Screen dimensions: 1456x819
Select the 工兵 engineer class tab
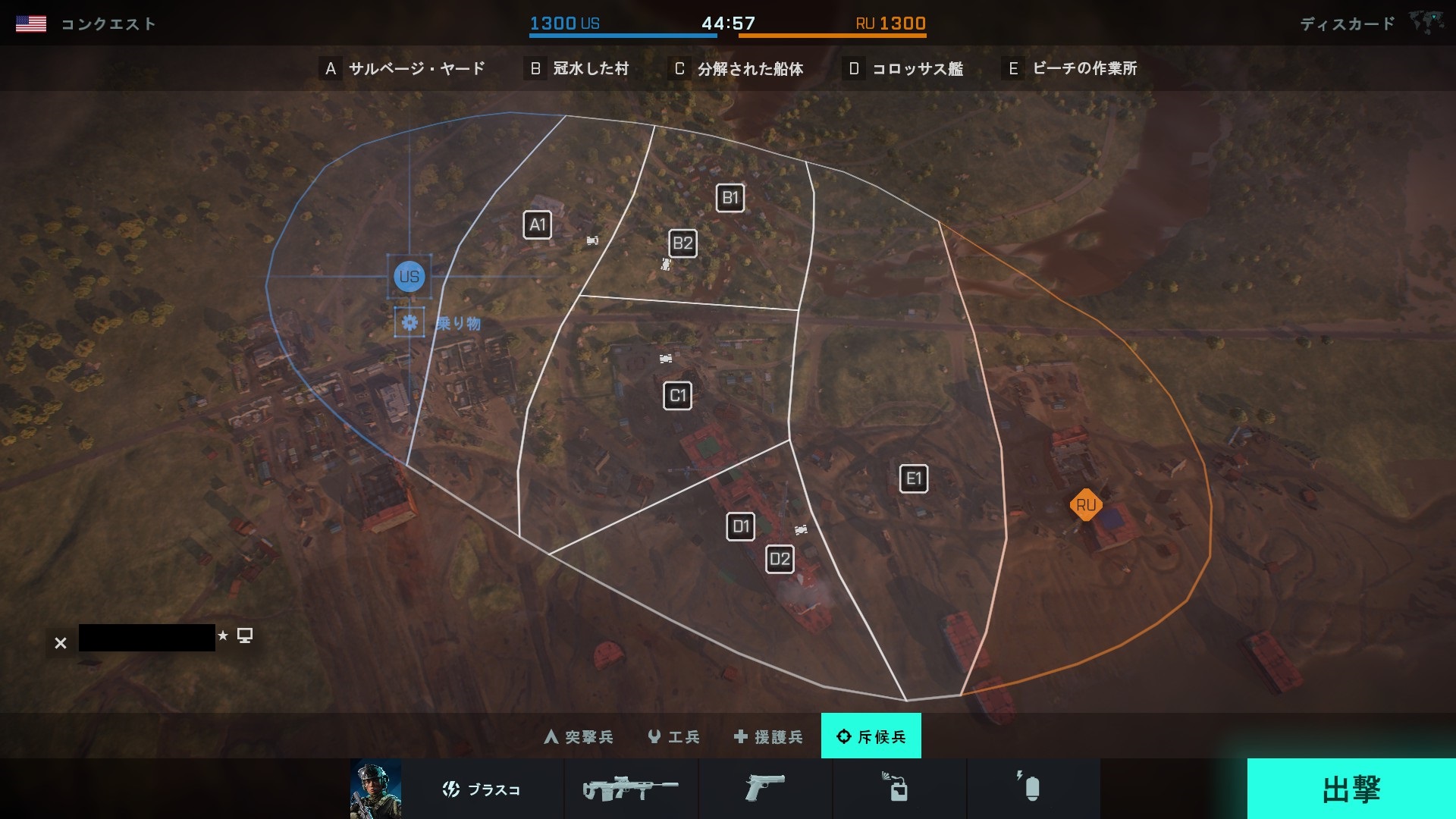click(674, 736)
